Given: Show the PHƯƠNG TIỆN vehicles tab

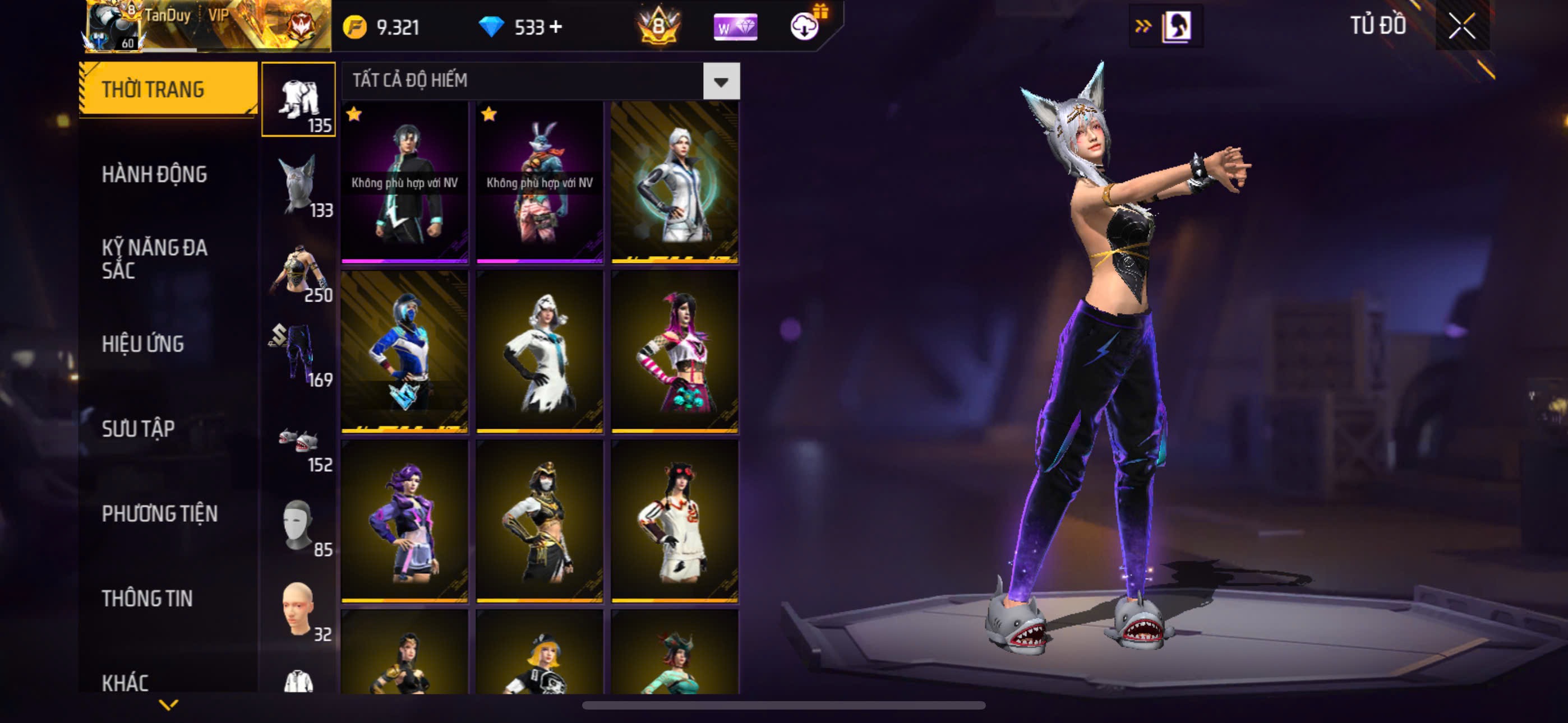Looking at the screenshot, I should click(159, 513).
